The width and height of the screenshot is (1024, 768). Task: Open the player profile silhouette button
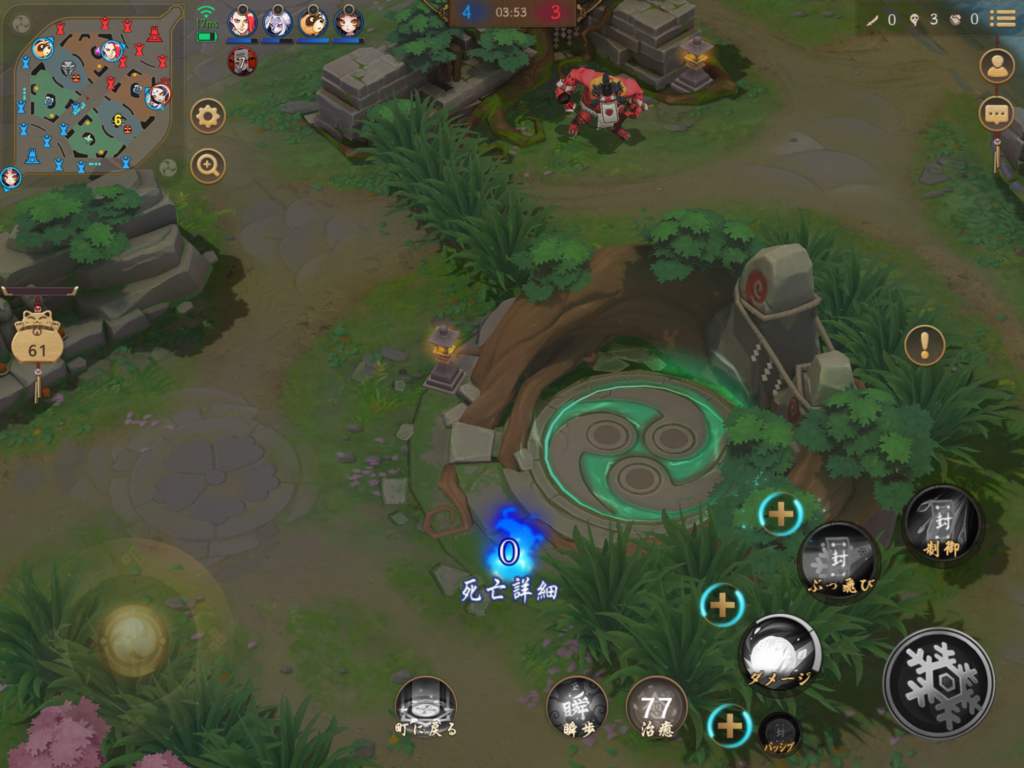pos(996,65)
